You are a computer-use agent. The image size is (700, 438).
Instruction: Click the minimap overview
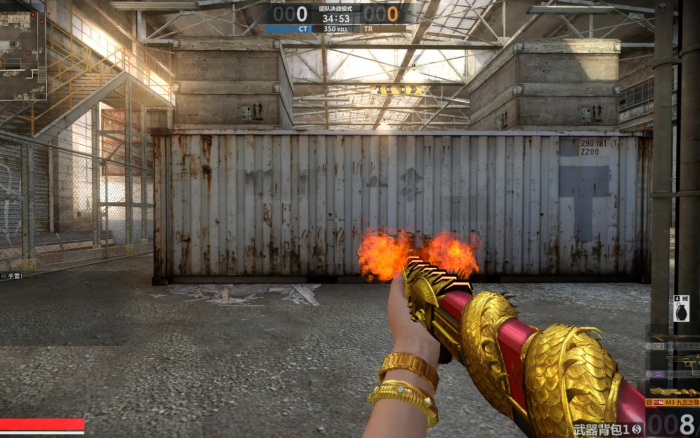coord(22,48)
